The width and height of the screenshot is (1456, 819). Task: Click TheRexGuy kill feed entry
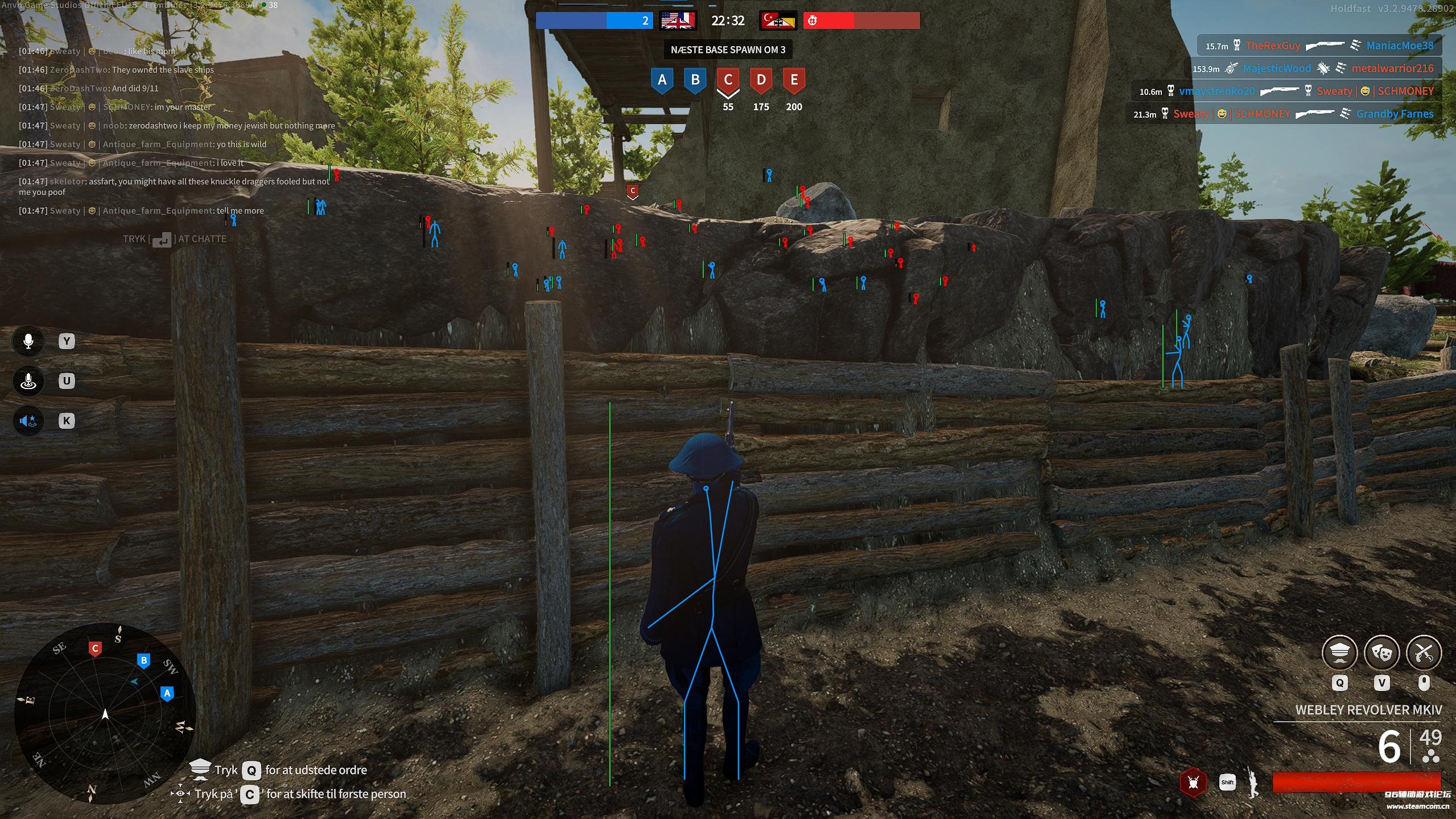tap(1273, 46)
